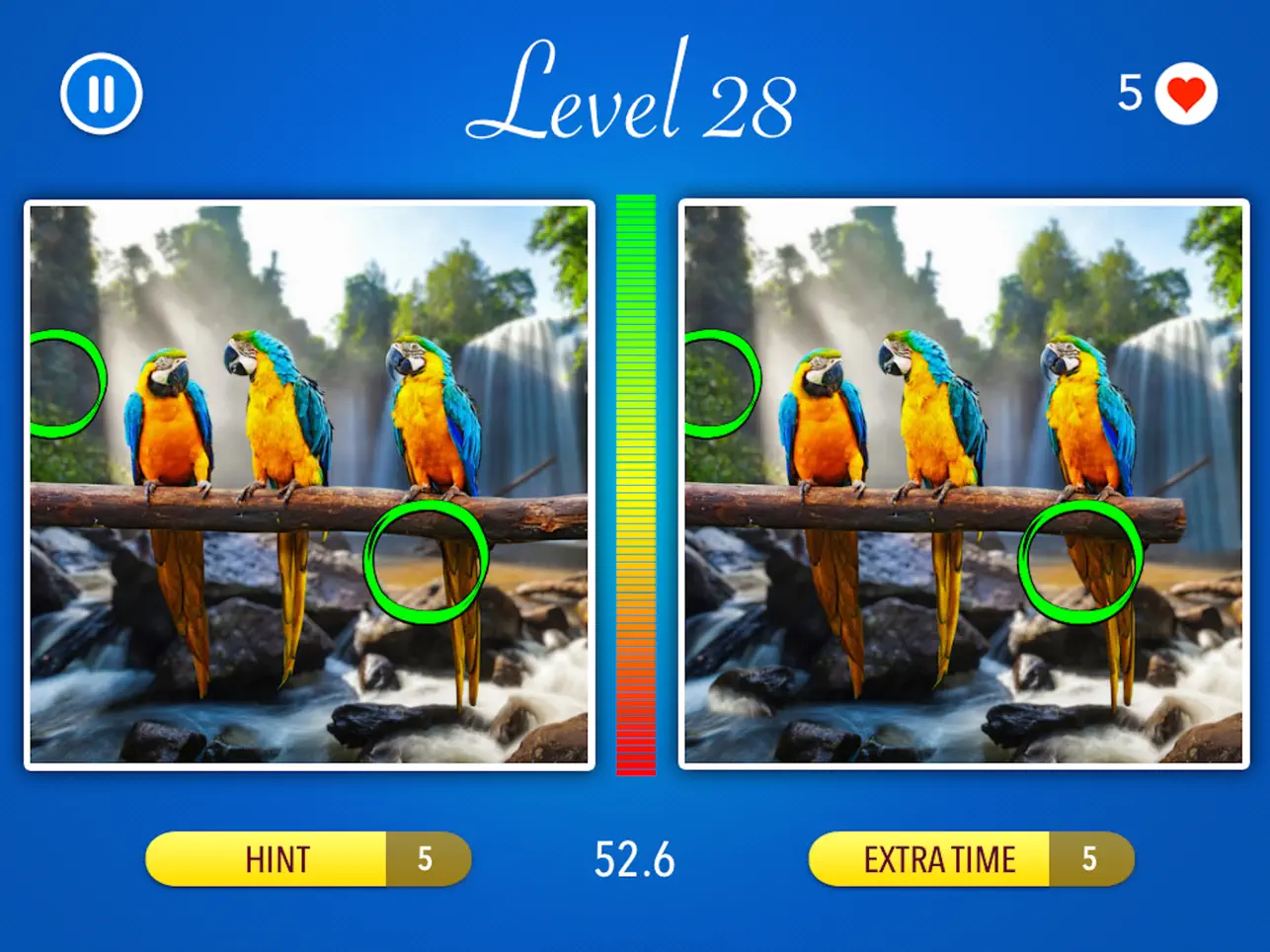This screenshot has height=952, width=1270.
Task: Click the extra time count badge showing 5
Action: click(1090, 859)
